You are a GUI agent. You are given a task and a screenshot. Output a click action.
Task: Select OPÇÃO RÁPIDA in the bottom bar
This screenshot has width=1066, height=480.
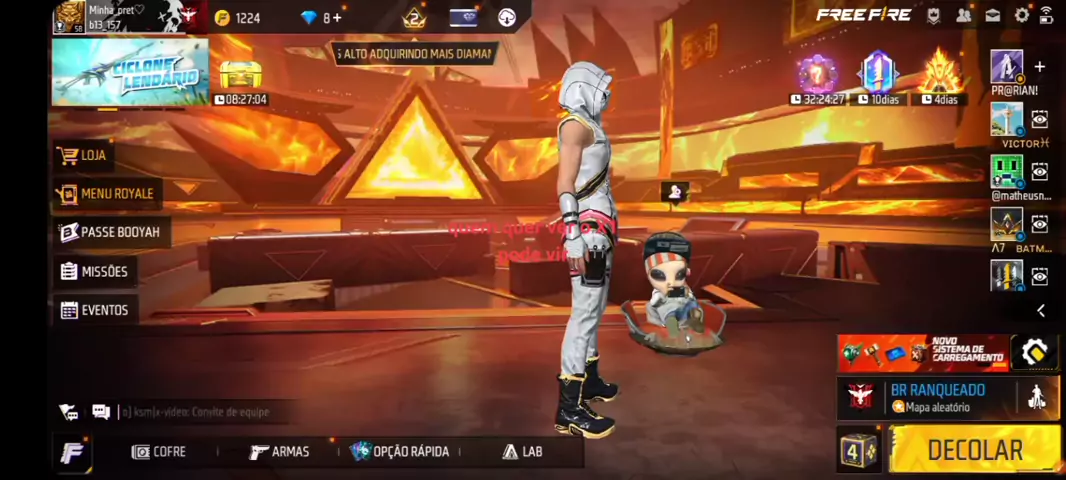[x=399, y=451]
